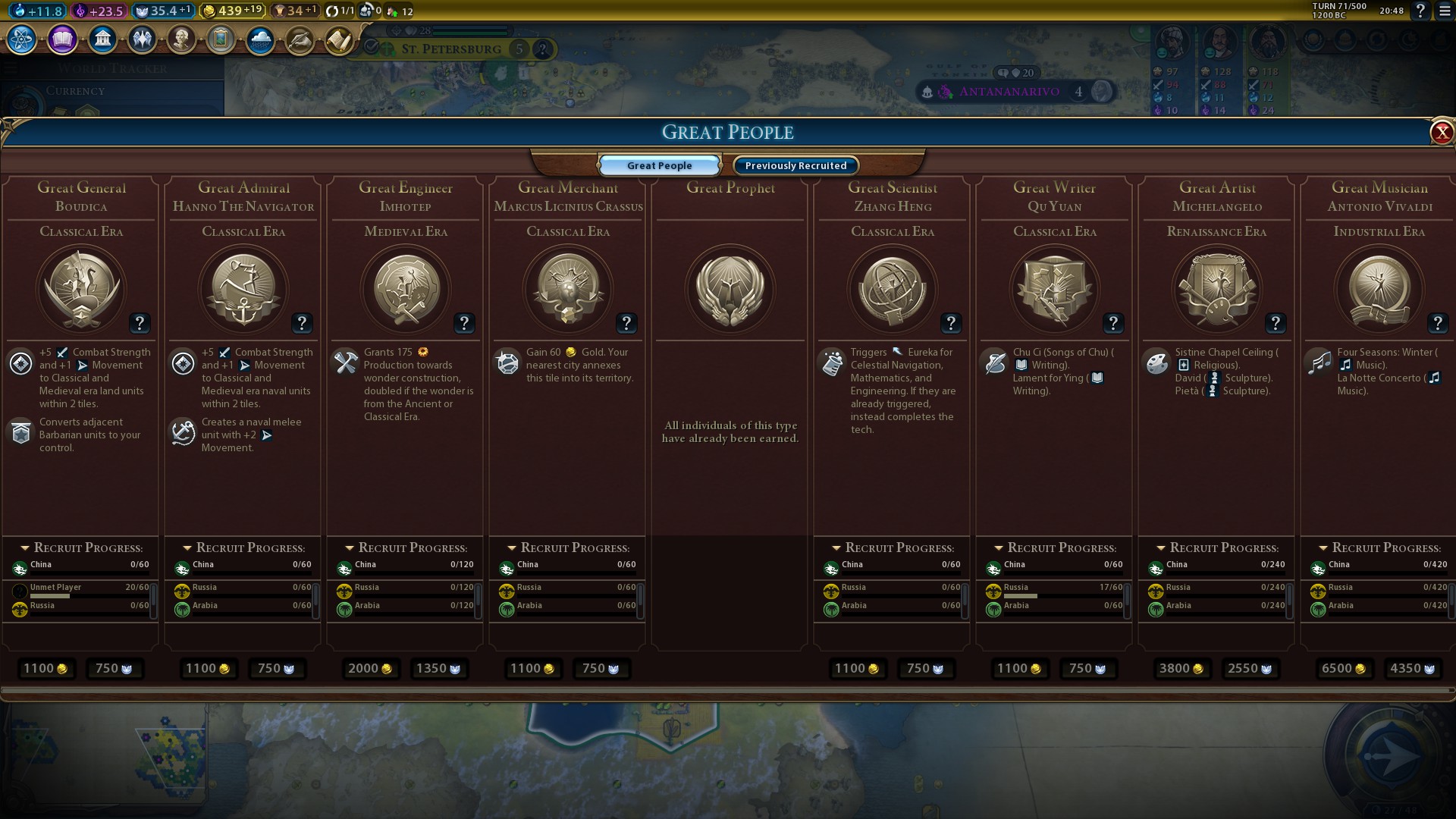Buy Marcus Licinius Crassus for 1100 gold
The image size is (1456, 819).
pyautogui.click(x=532, y=668)
